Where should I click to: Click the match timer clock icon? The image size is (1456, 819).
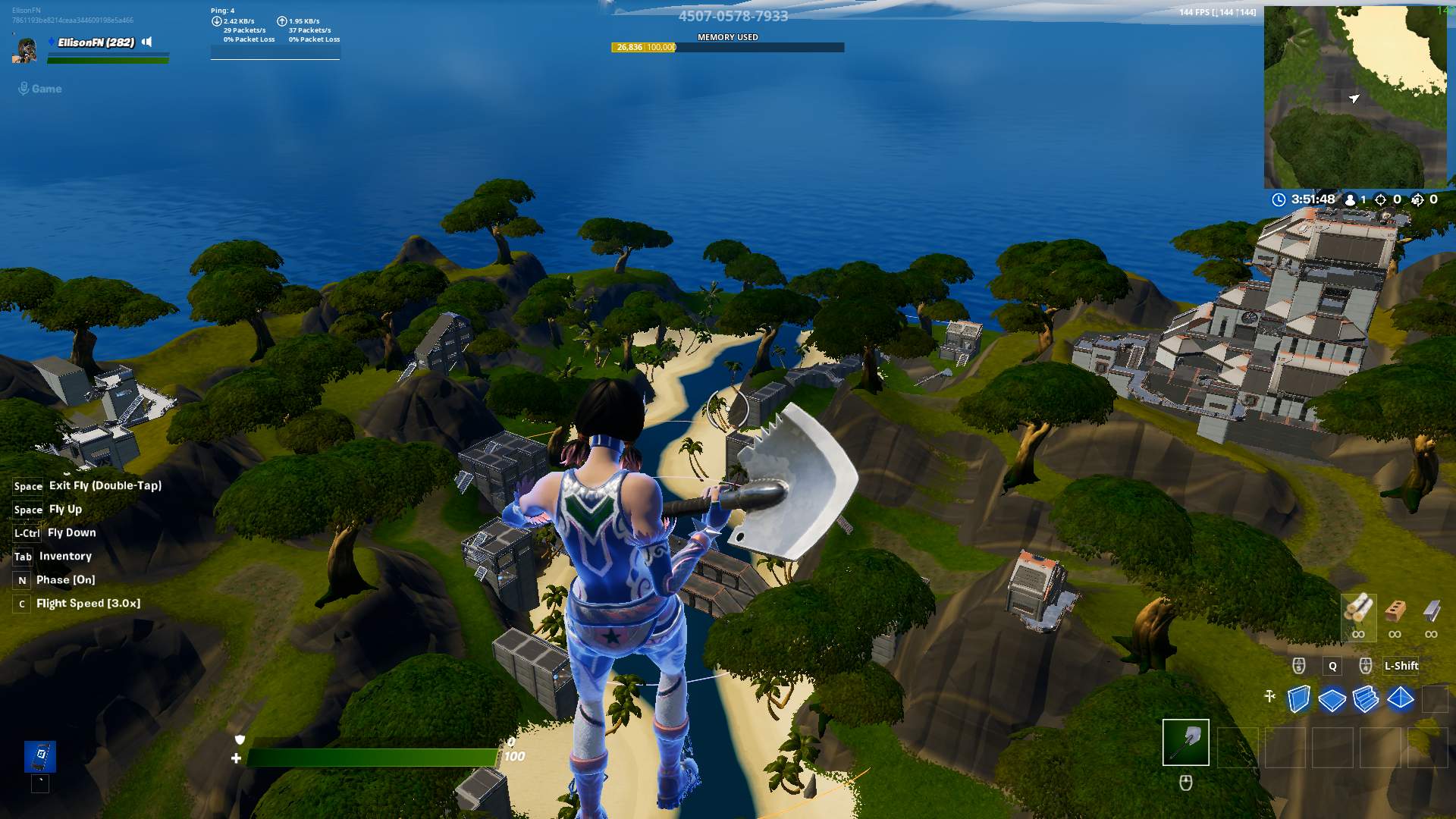(x=1279, y=199)
